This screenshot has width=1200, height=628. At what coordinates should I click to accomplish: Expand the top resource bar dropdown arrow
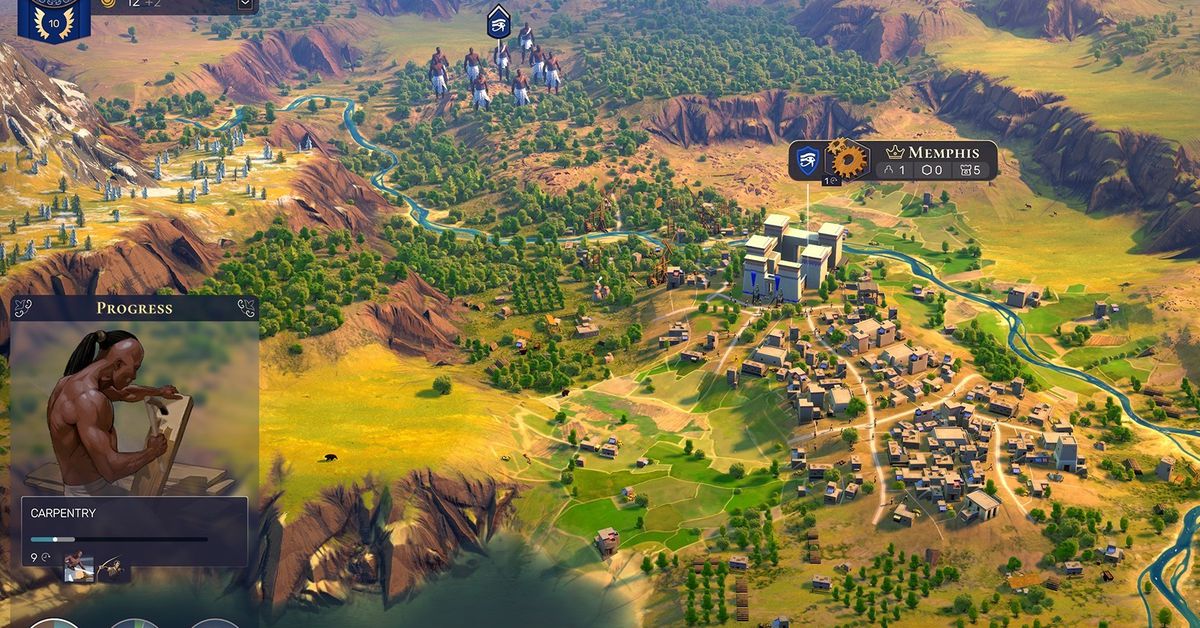tap(245, 5)
